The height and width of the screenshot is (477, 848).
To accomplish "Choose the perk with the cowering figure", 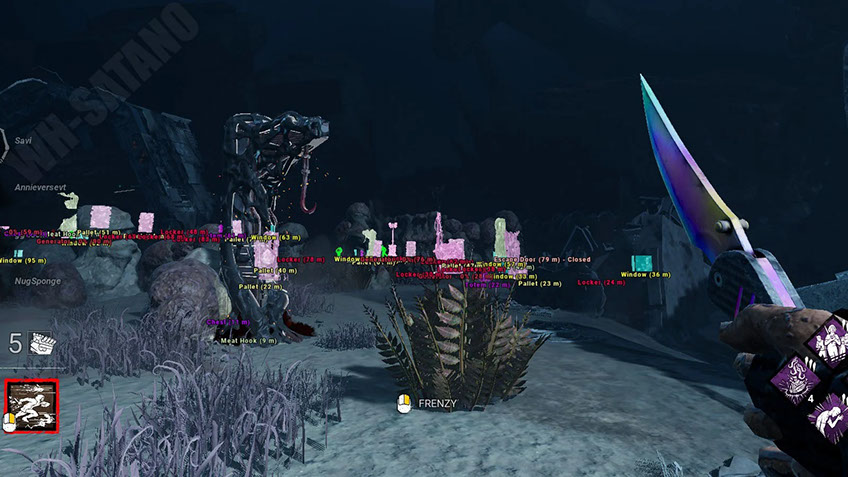I will [x=829, y=420].
